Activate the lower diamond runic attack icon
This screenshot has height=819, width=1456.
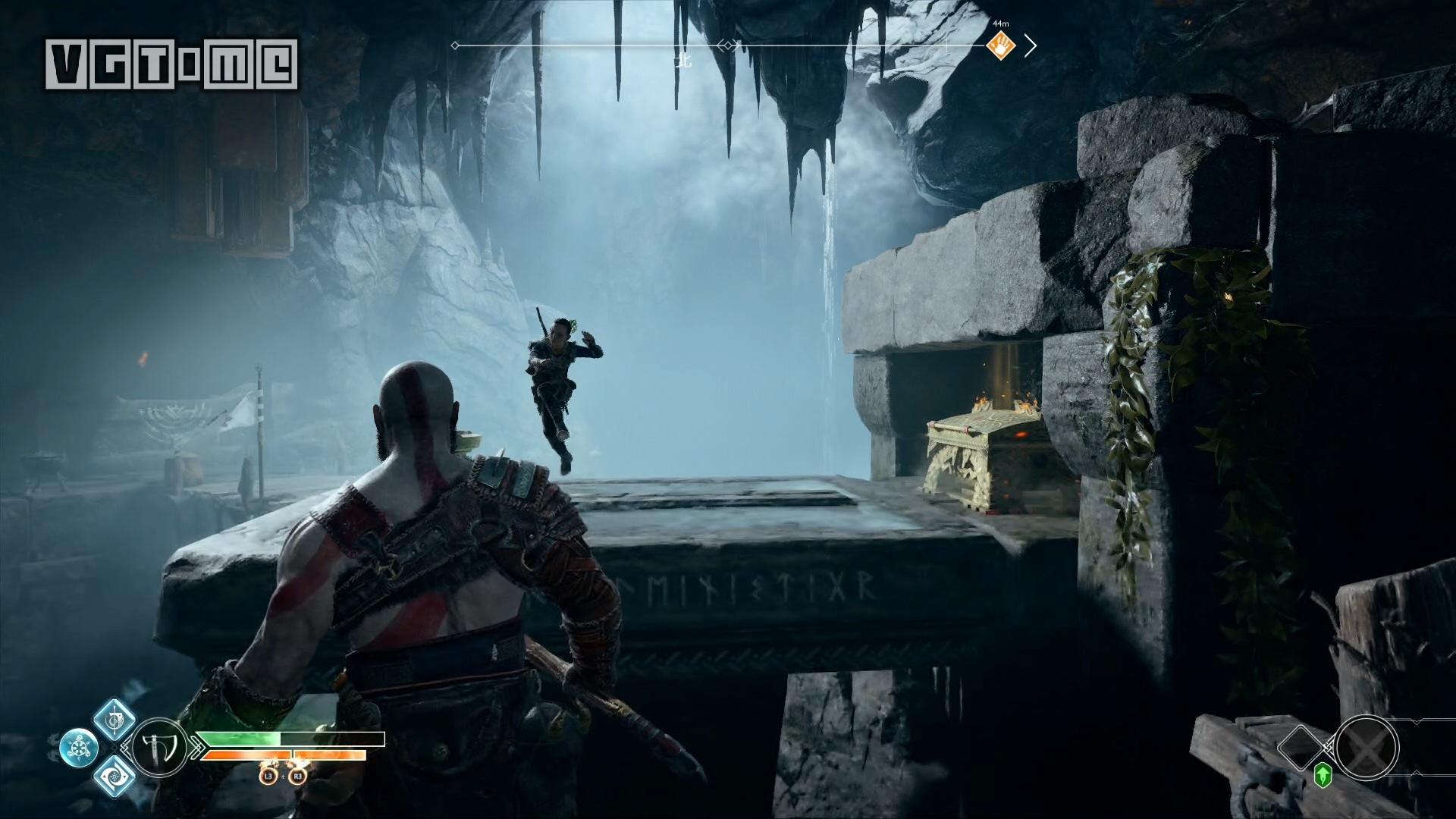coord(115,776)
